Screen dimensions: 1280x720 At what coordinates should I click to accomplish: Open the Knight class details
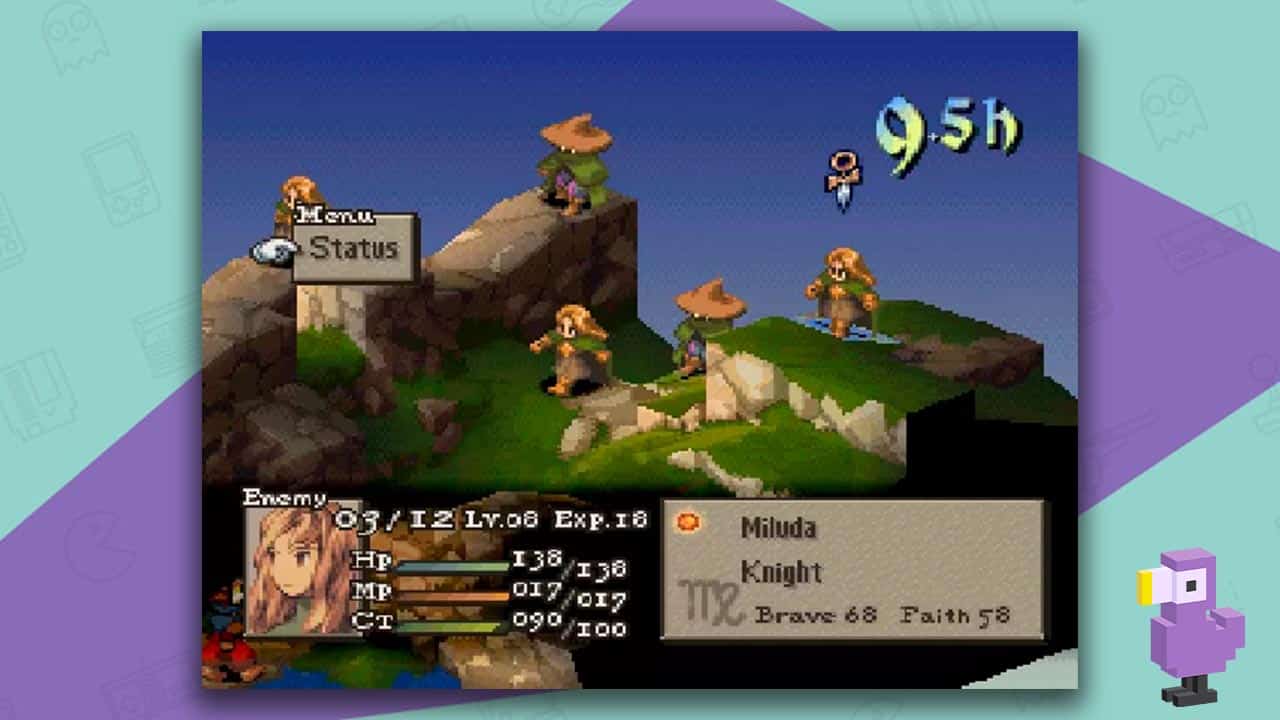click(781, 572)
